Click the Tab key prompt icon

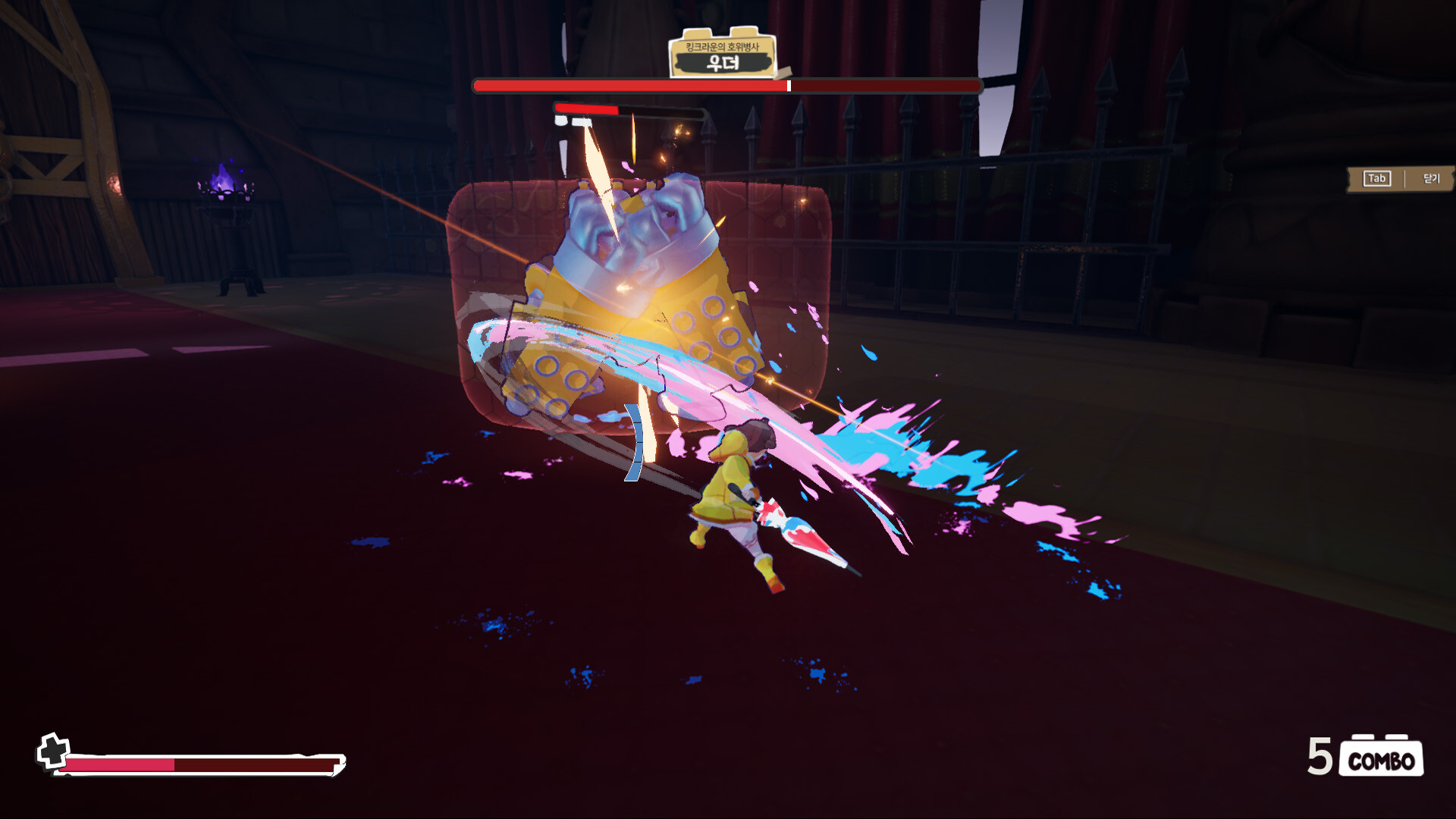coord(1376,179)
